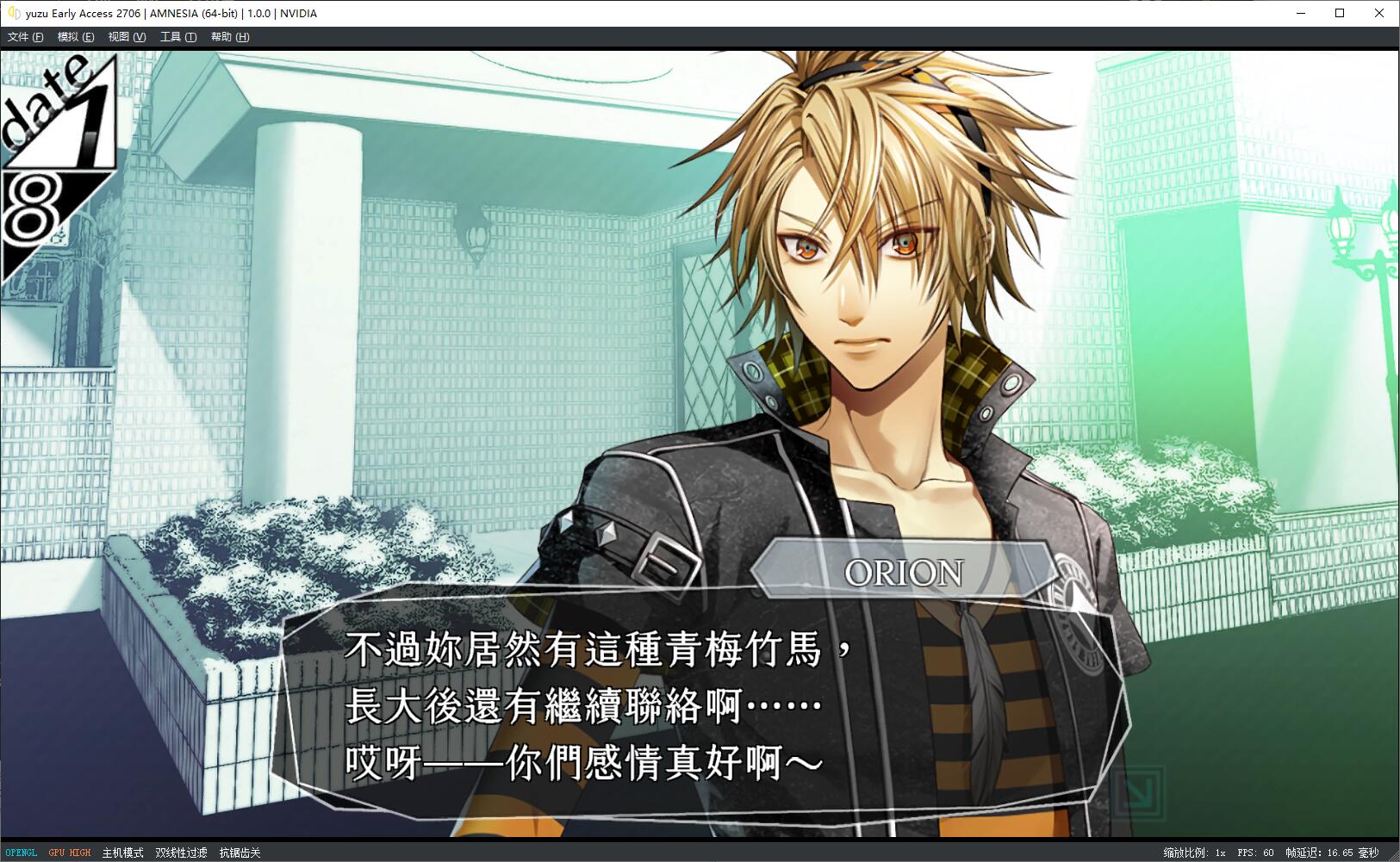Open the 视图 menu

tap(125, 37)
